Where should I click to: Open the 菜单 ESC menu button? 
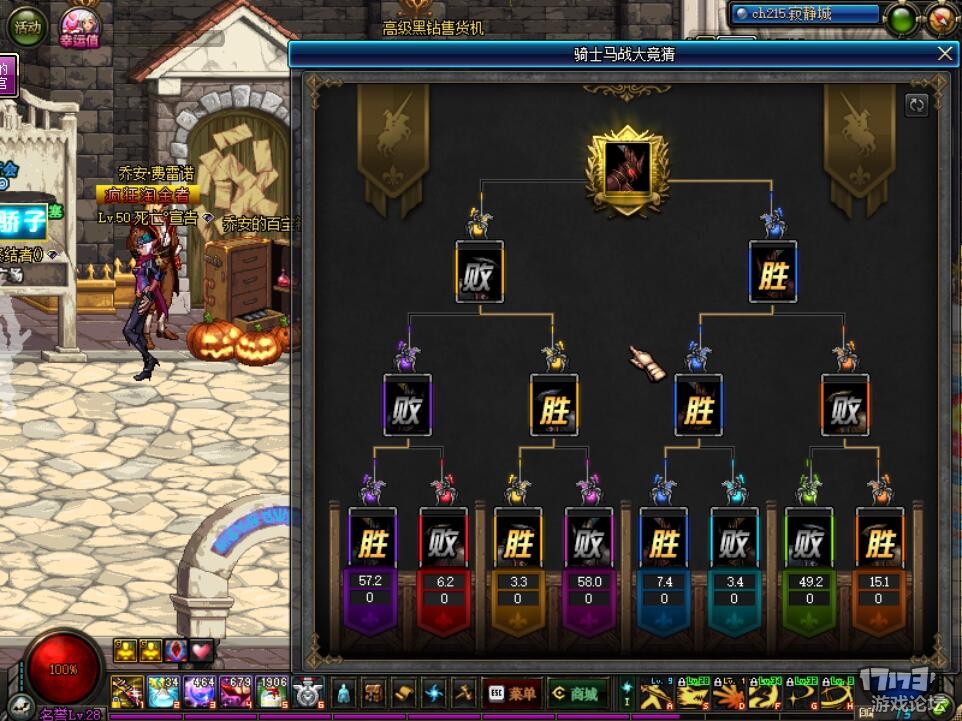point(512,693)
